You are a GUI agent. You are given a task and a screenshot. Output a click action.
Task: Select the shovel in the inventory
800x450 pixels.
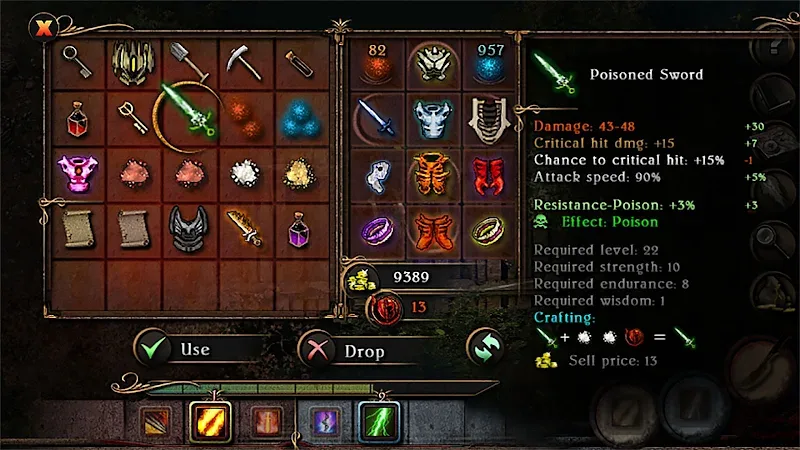pyautogui.click(x=188, y=61)
